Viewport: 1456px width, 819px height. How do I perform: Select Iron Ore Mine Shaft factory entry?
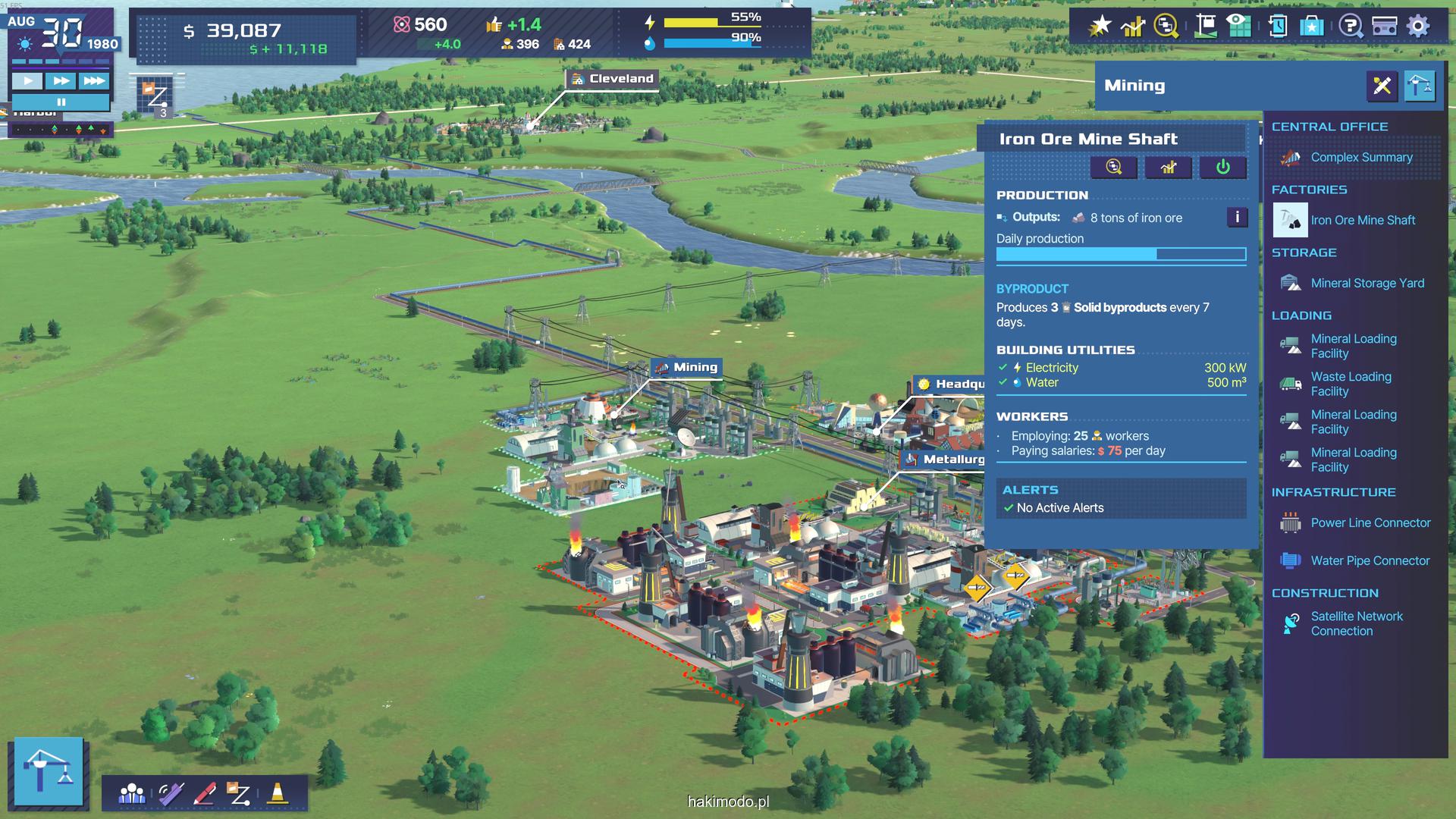(x=1363, y=221)
